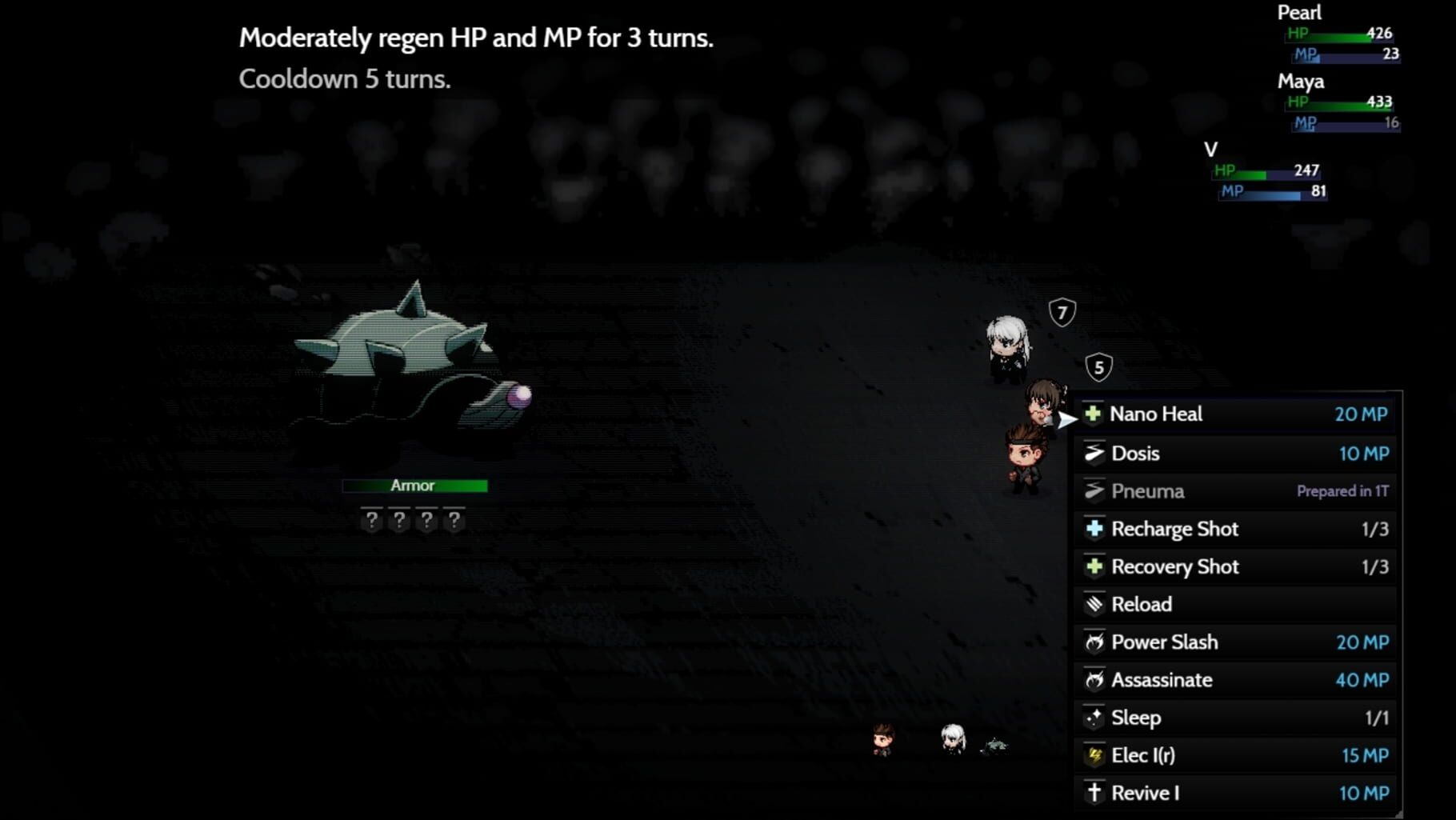Click the shield badge showing 7
Screen dimensions: 1456x820
click(1062, 313)
